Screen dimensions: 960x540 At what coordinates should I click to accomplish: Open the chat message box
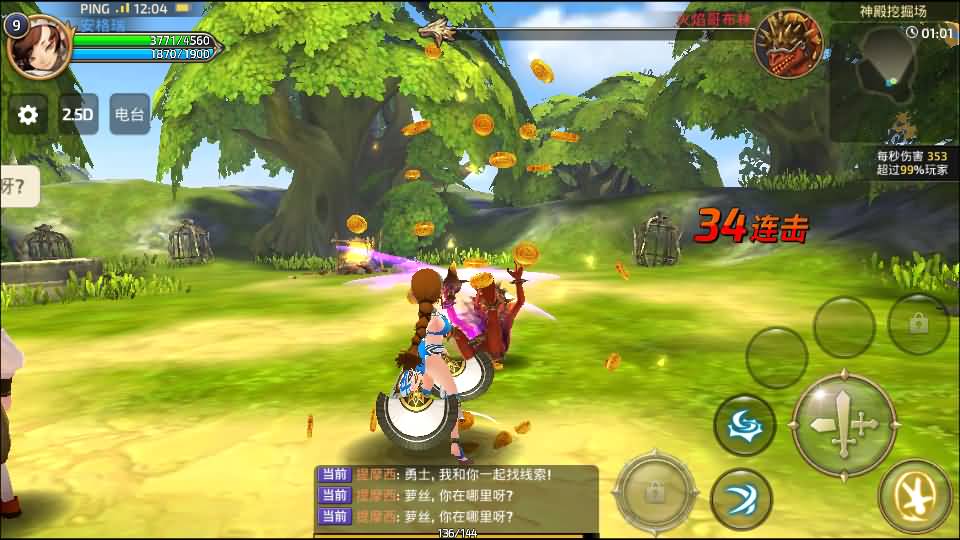(458, 496)
